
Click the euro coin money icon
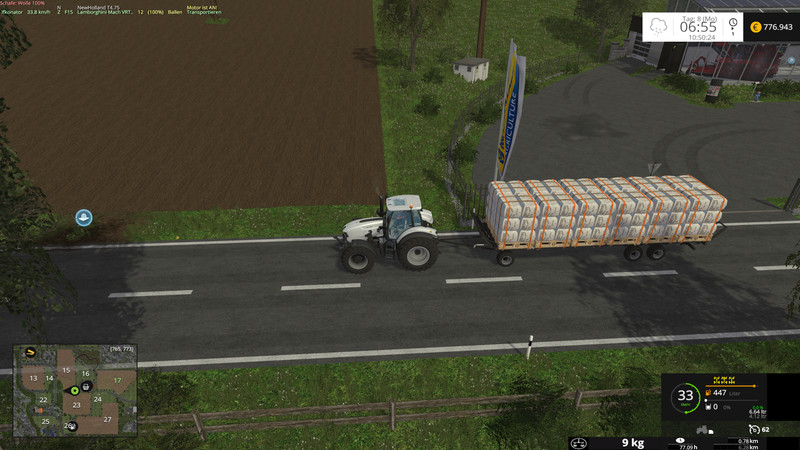pyautogui.click(x=755, y=26)
